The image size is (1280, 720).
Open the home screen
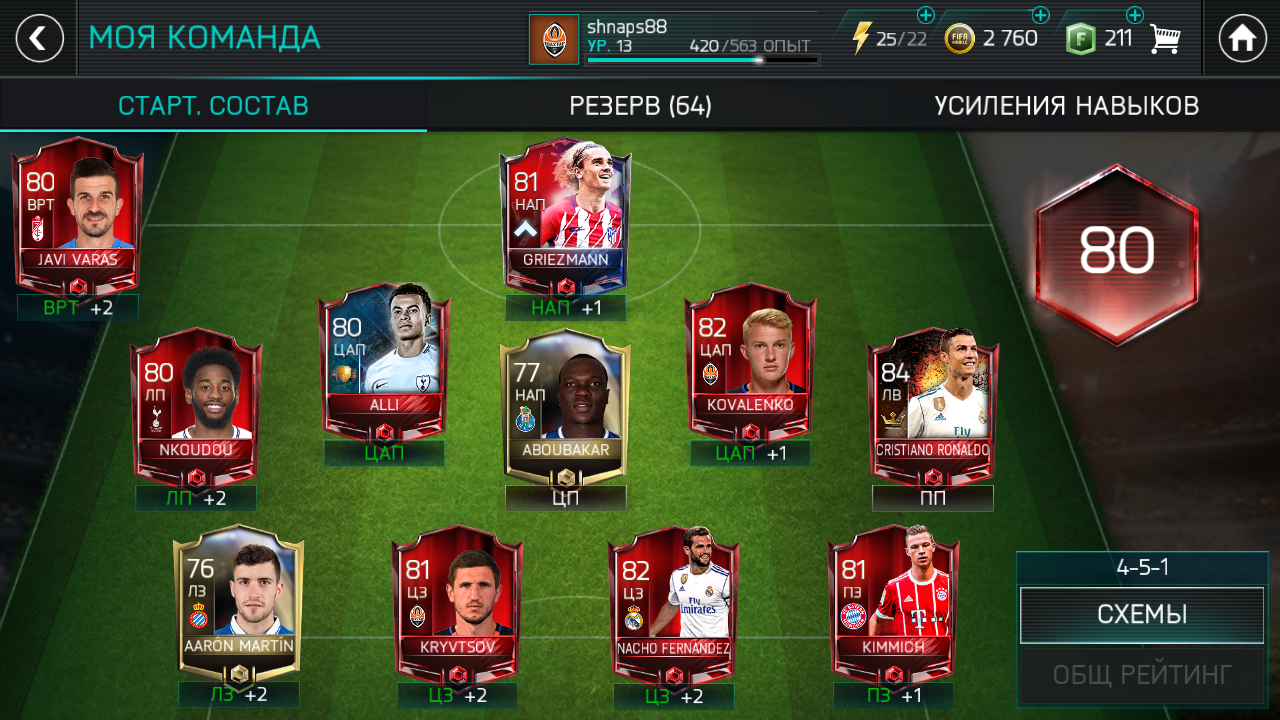point(1242,39)
